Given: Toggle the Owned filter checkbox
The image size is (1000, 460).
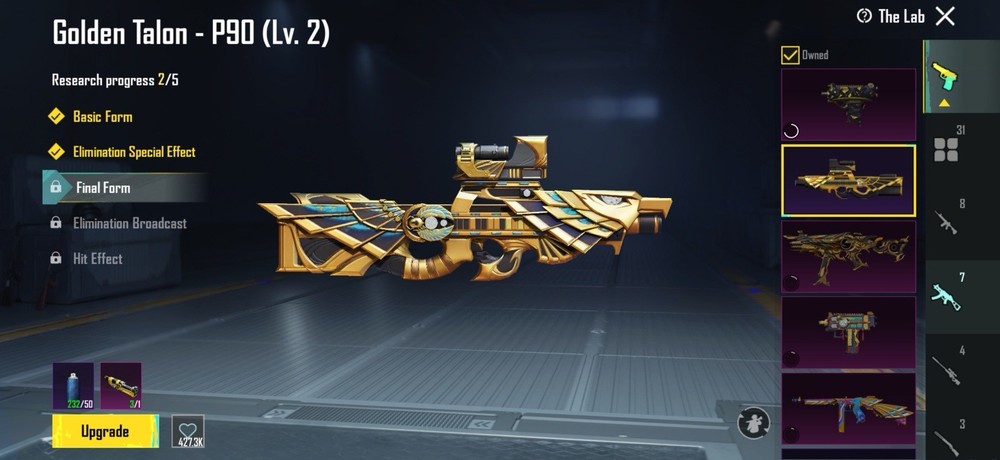Looking at the screenshot, I should [x=790, y=55].
